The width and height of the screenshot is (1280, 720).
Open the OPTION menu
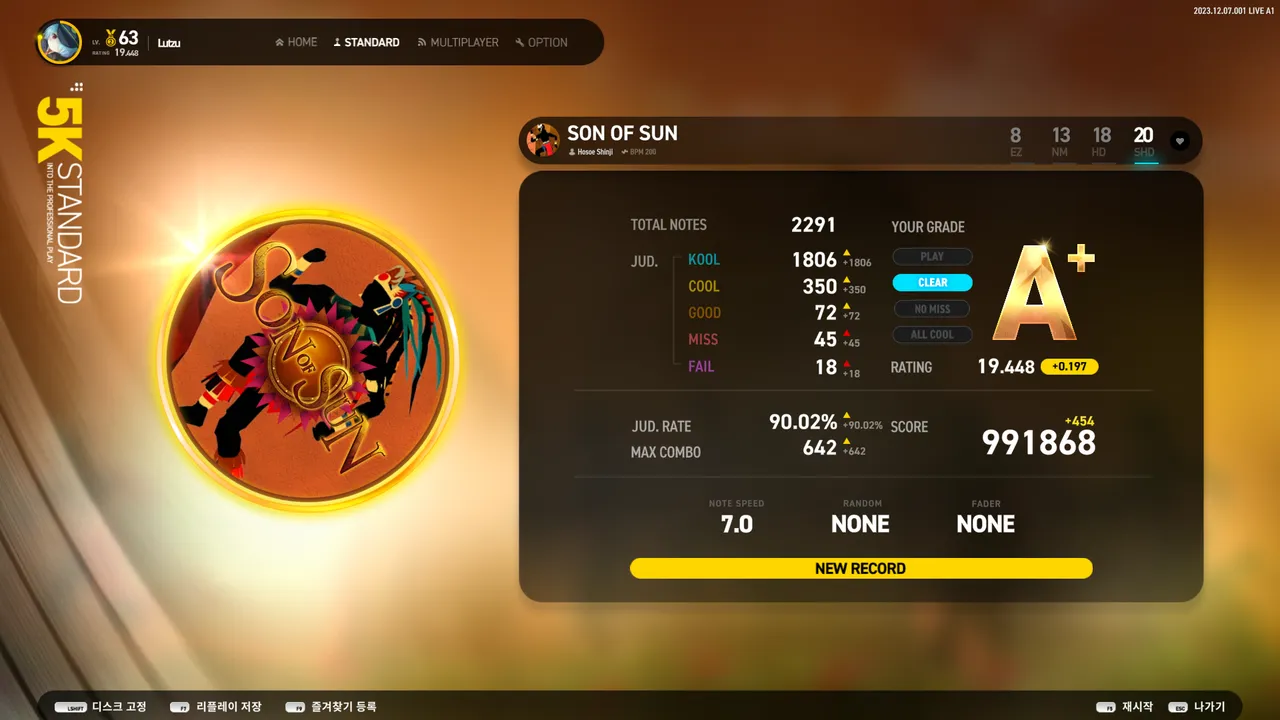pos(541,42)
